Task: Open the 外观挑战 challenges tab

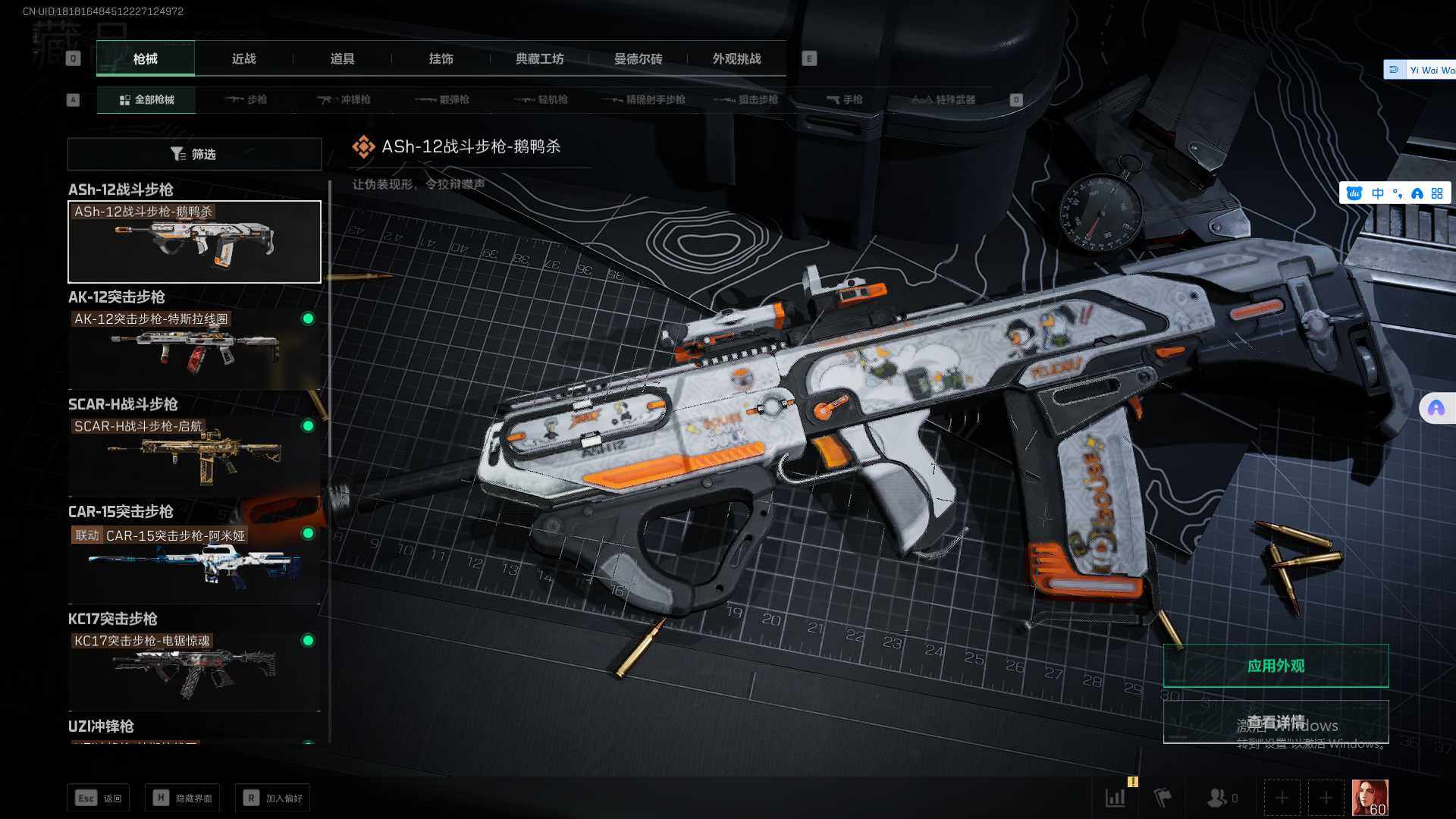Action: tap(736, 58)
